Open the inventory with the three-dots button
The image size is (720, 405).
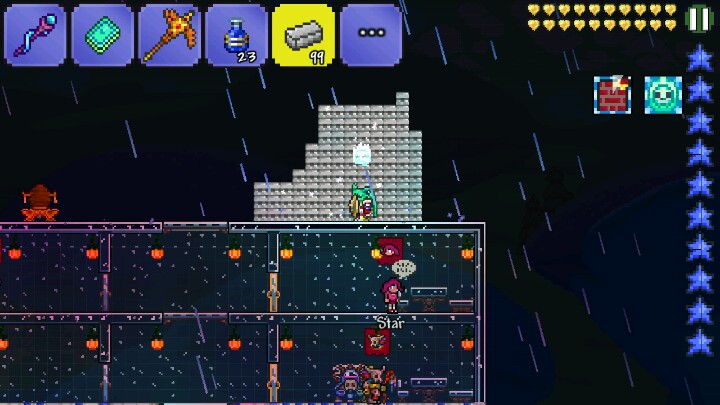click(370, 35)
